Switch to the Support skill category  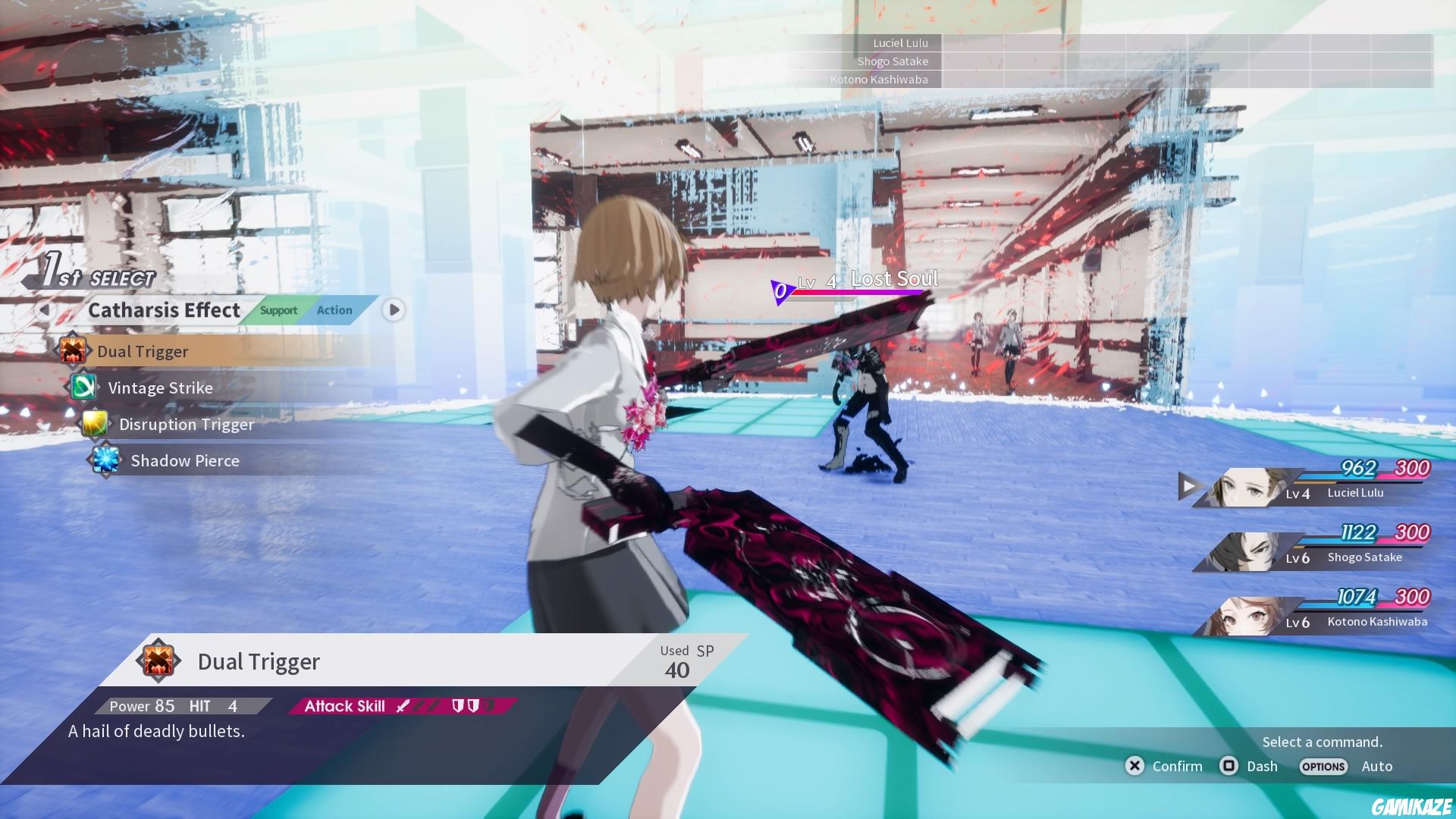[278, 310]
